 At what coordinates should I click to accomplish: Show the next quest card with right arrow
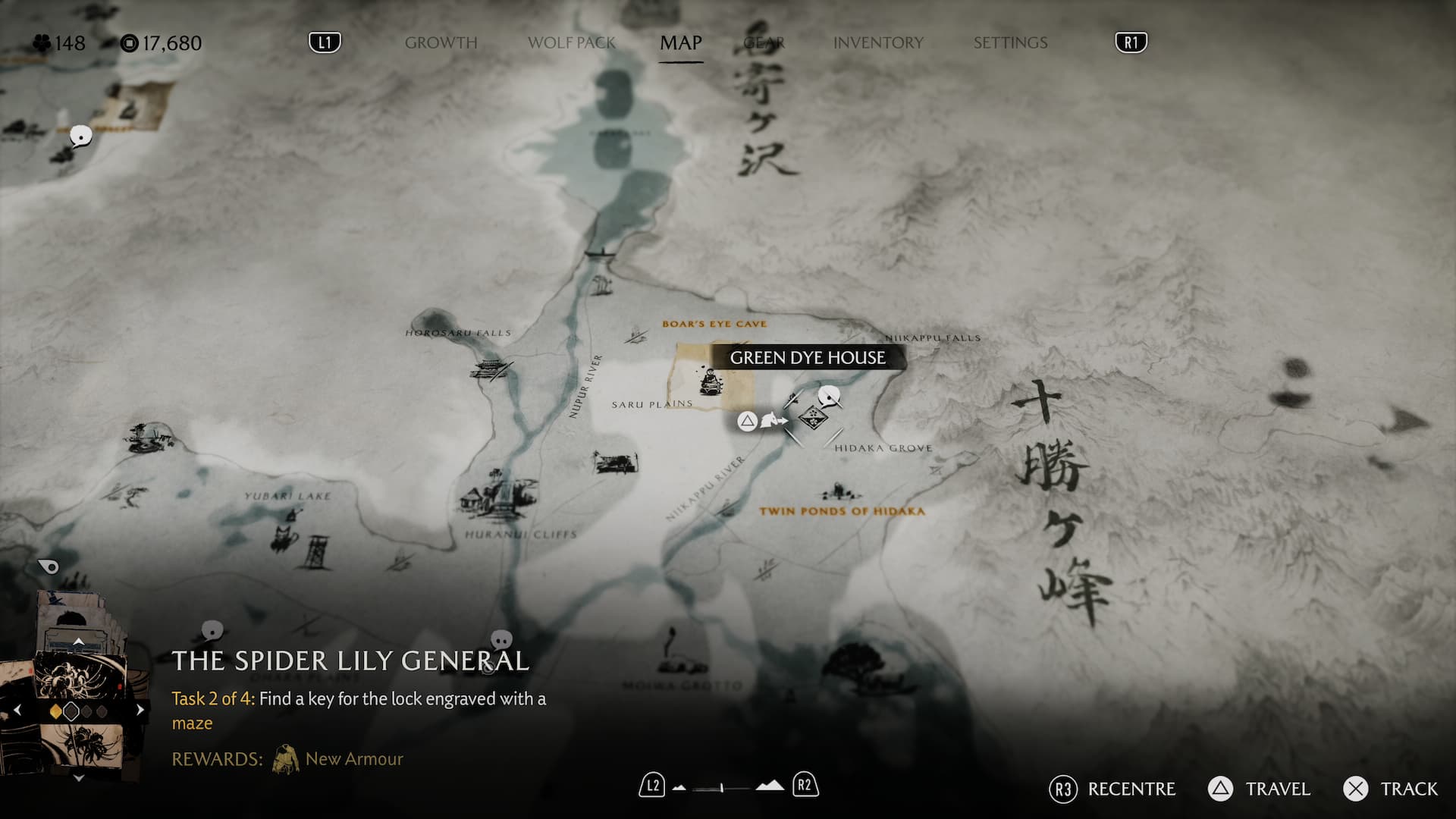[x=140, y=711]
